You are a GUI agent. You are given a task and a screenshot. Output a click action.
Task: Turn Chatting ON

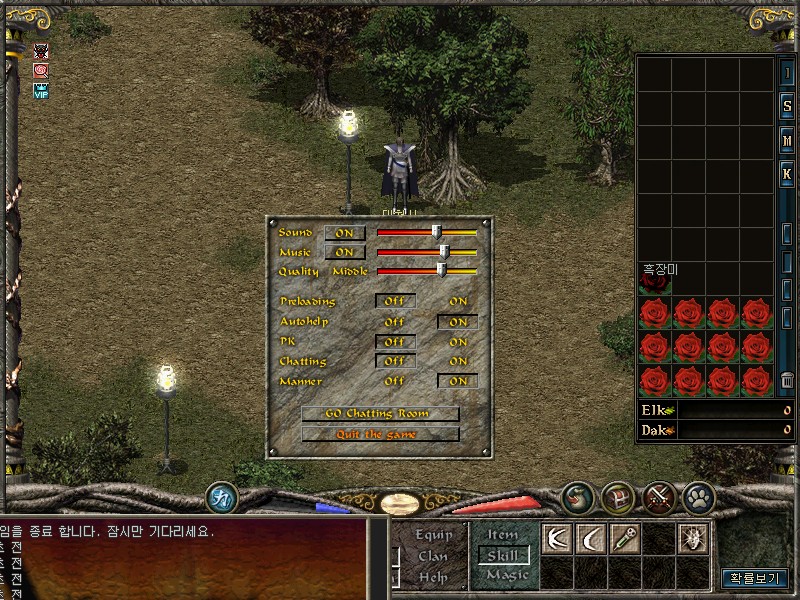[x=458, y=361]
